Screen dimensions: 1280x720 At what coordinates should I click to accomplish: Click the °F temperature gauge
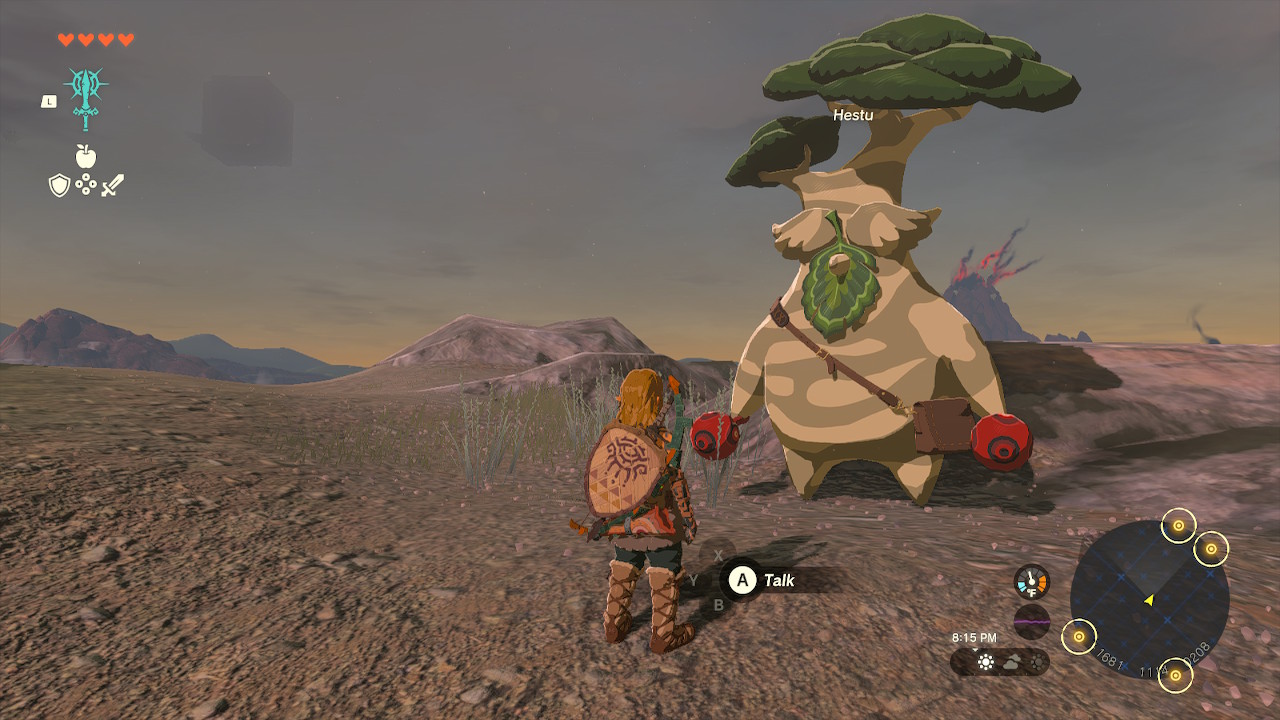click(1030, 581)
